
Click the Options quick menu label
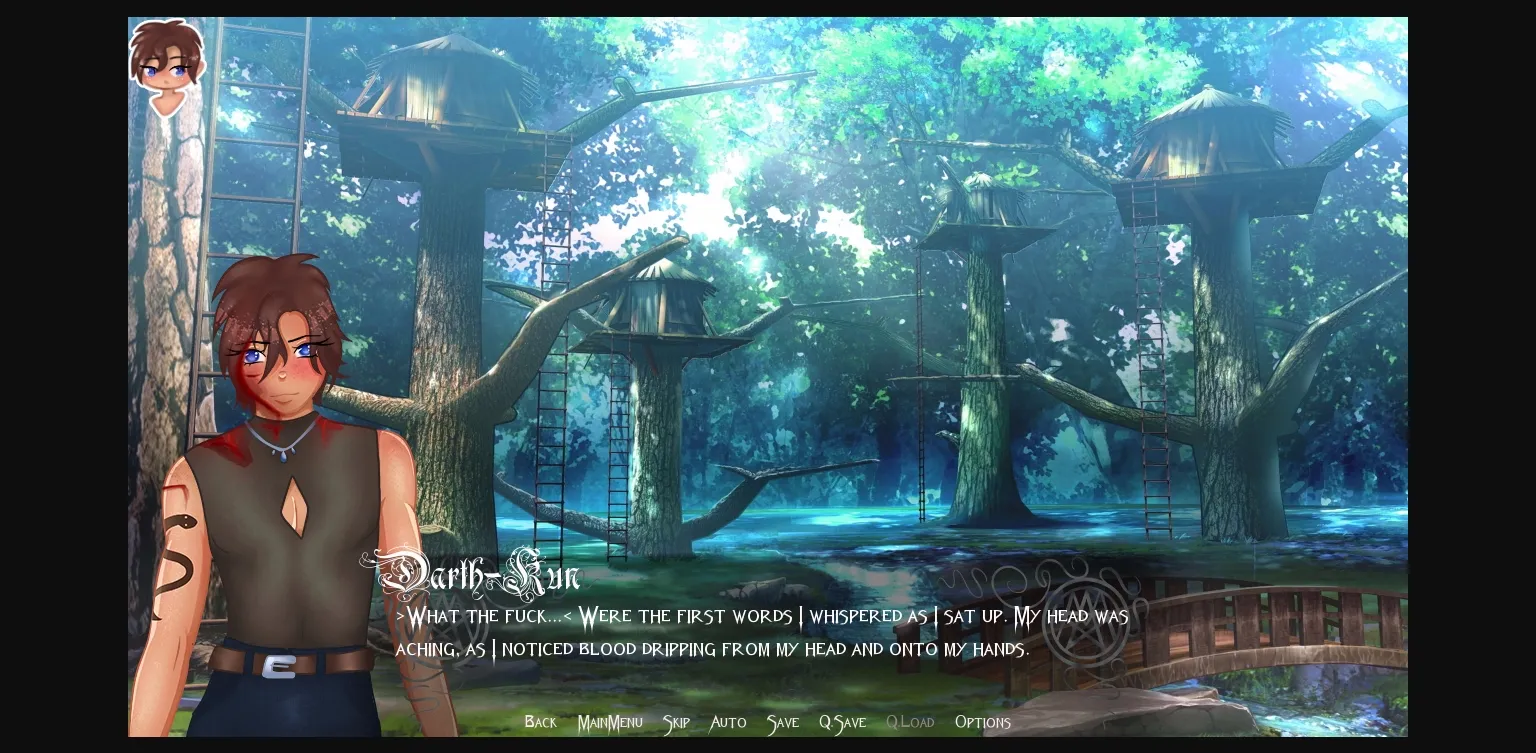(983, 722)
